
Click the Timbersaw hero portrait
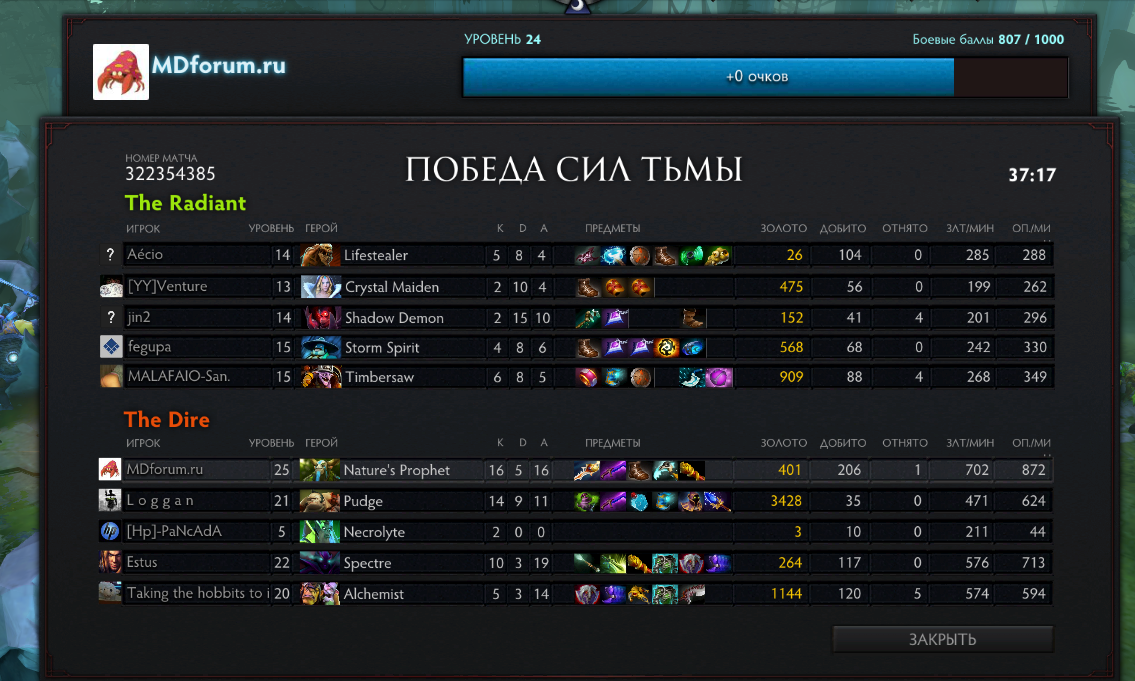(320, 378)
